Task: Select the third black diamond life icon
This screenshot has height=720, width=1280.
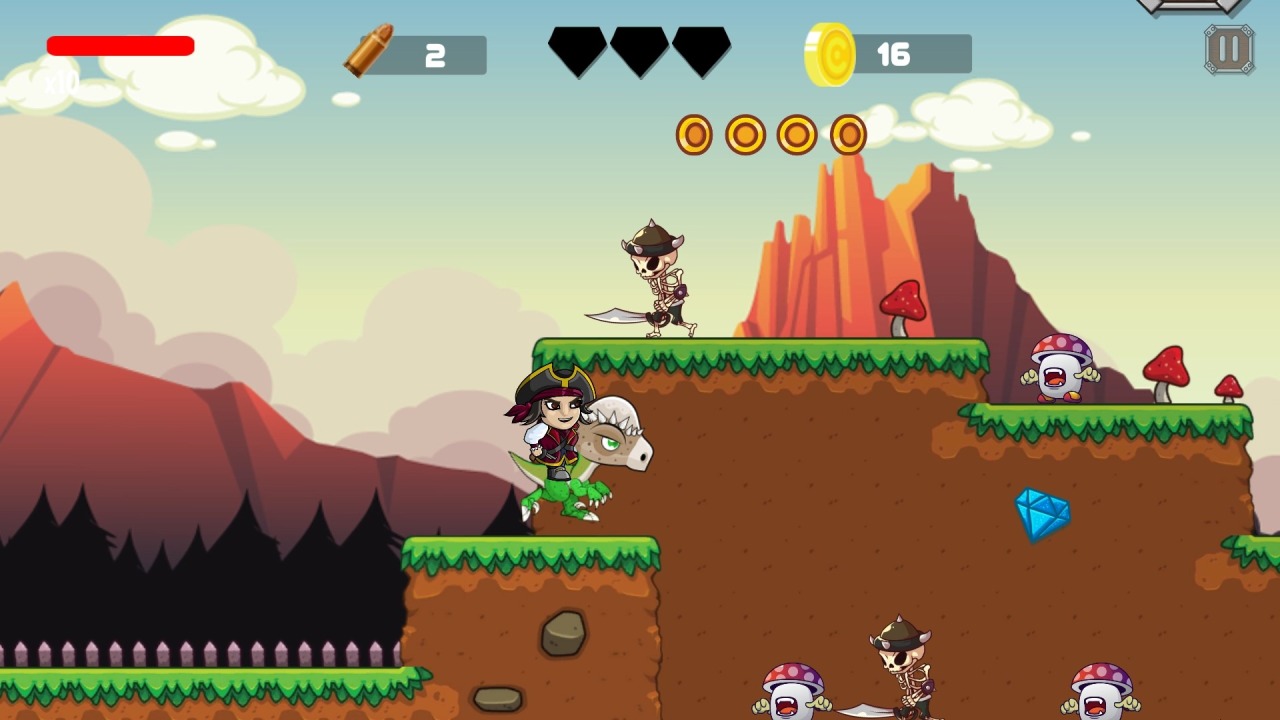Action: tap(702, 50)
